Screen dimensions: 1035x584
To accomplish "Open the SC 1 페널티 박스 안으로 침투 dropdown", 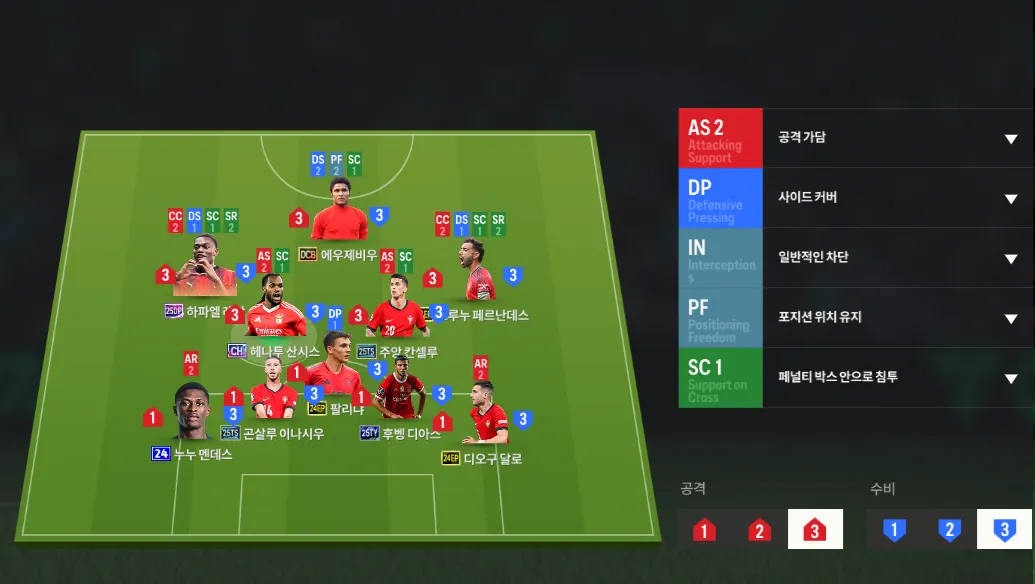I will 1010,378.
